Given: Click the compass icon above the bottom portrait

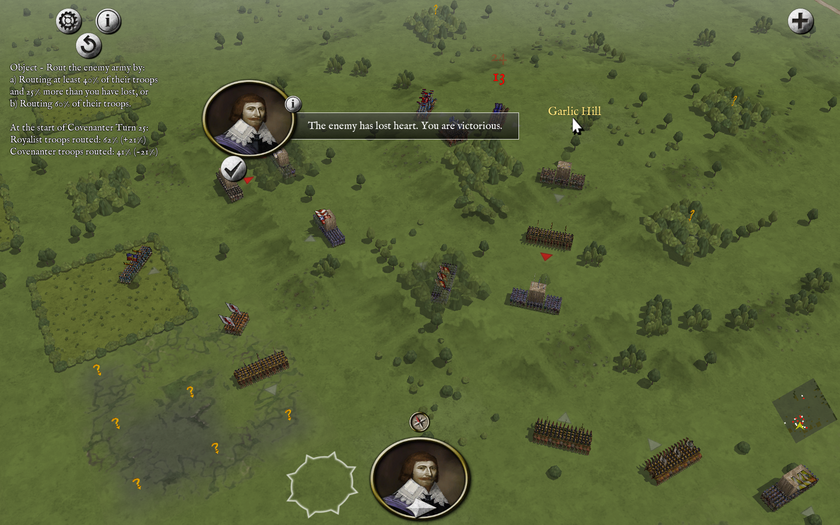Looking at the screenshot, I should coord(420,422).
